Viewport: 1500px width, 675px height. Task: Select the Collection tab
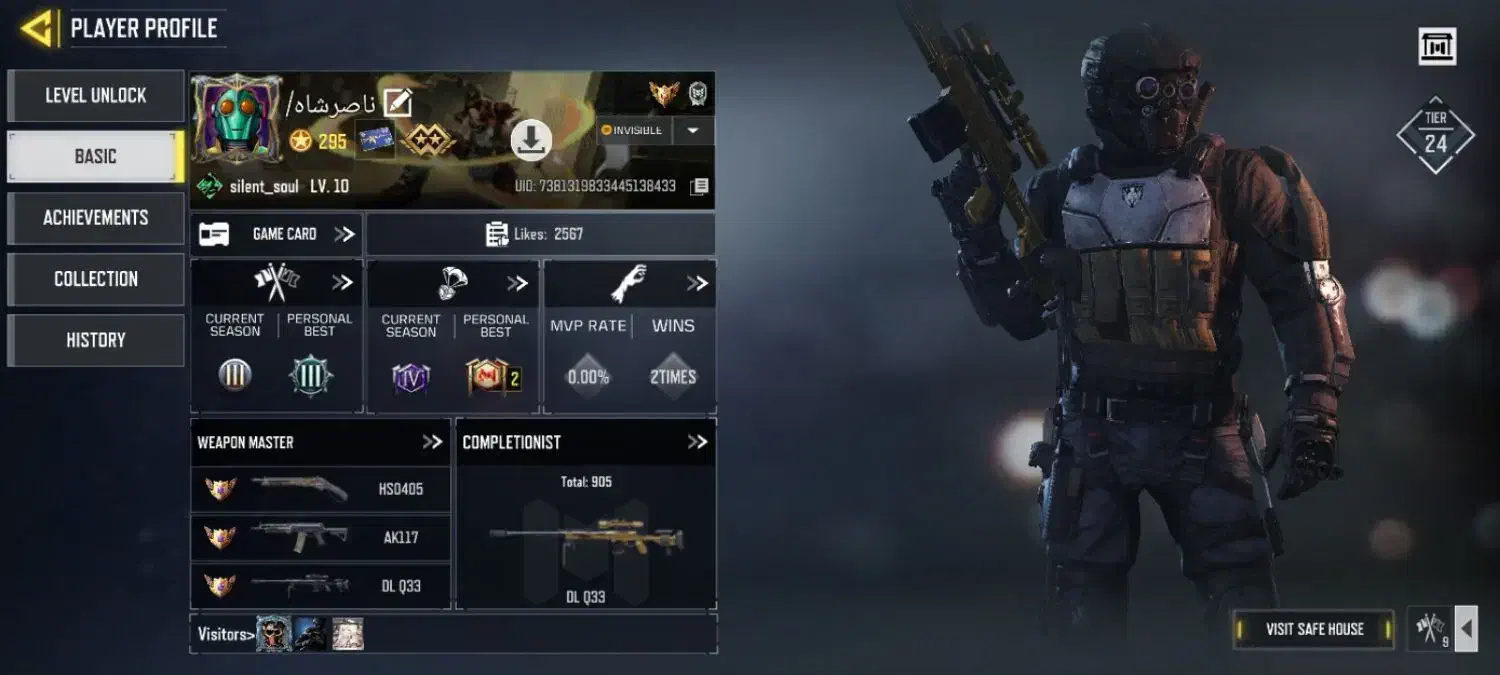(96, 279)
